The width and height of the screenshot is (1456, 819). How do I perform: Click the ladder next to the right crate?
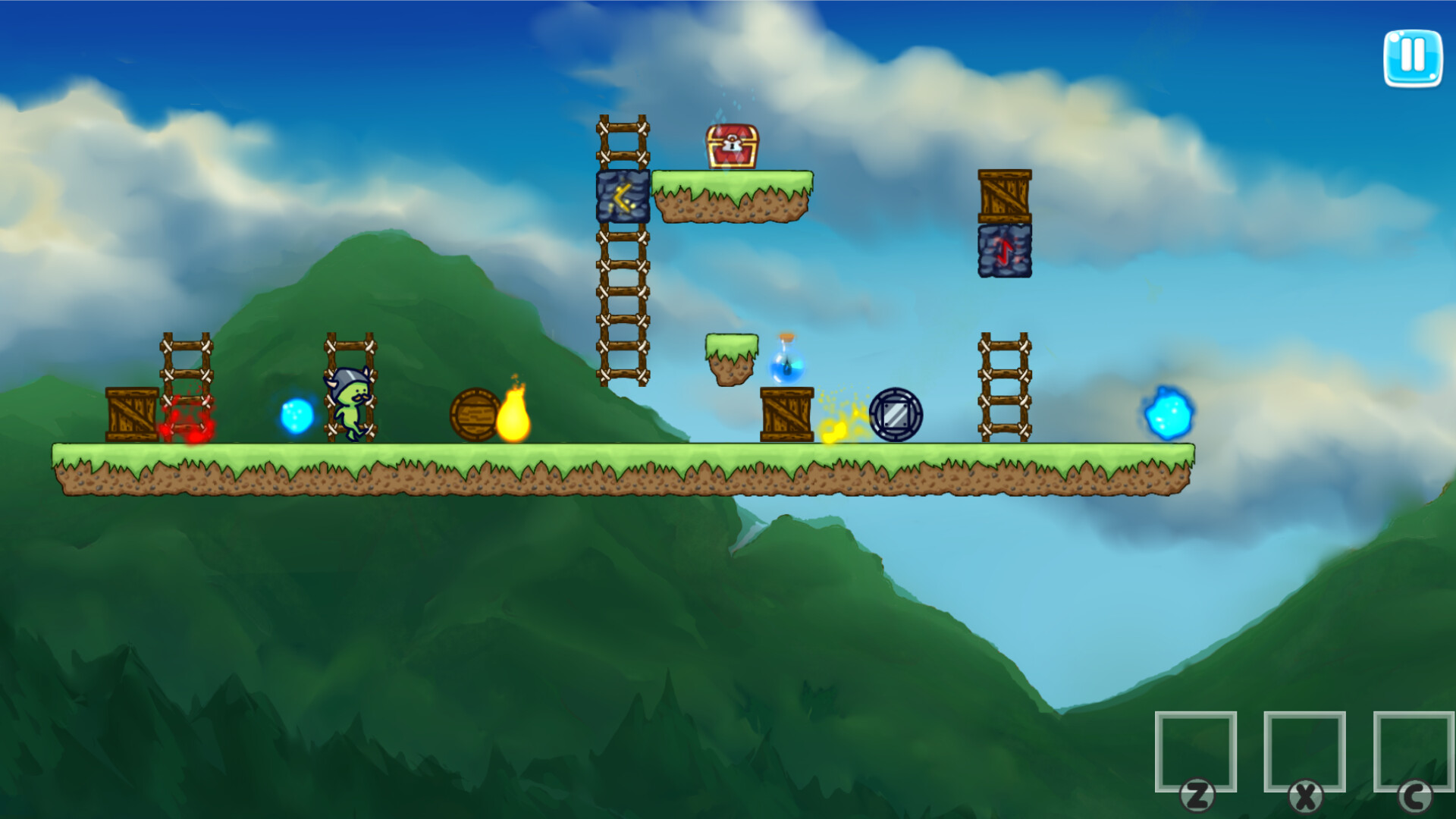pyautogui.click(x=1004, y=387)
